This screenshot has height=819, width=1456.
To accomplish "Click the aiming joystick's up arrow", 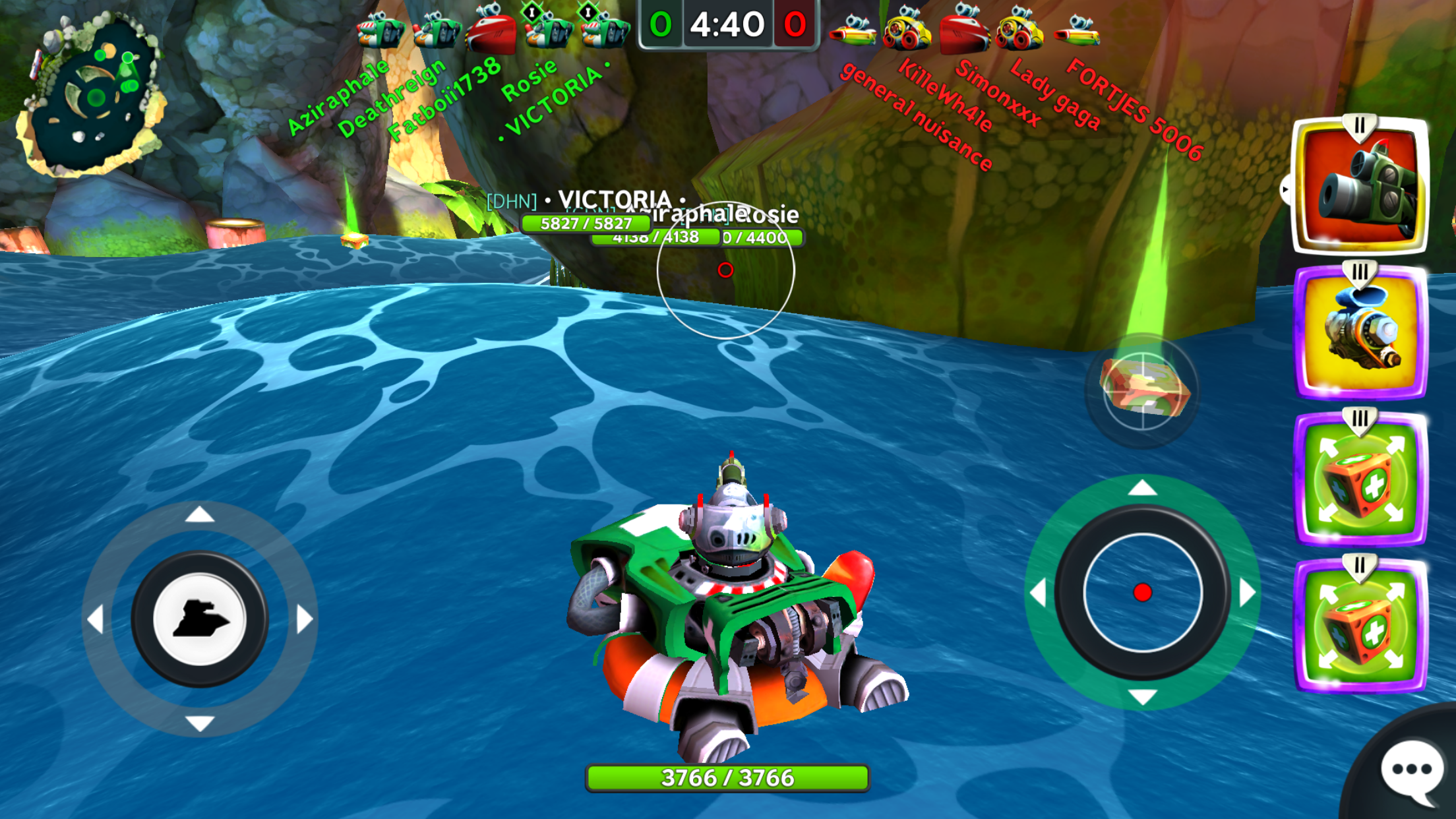I will tap(1142, 489).
